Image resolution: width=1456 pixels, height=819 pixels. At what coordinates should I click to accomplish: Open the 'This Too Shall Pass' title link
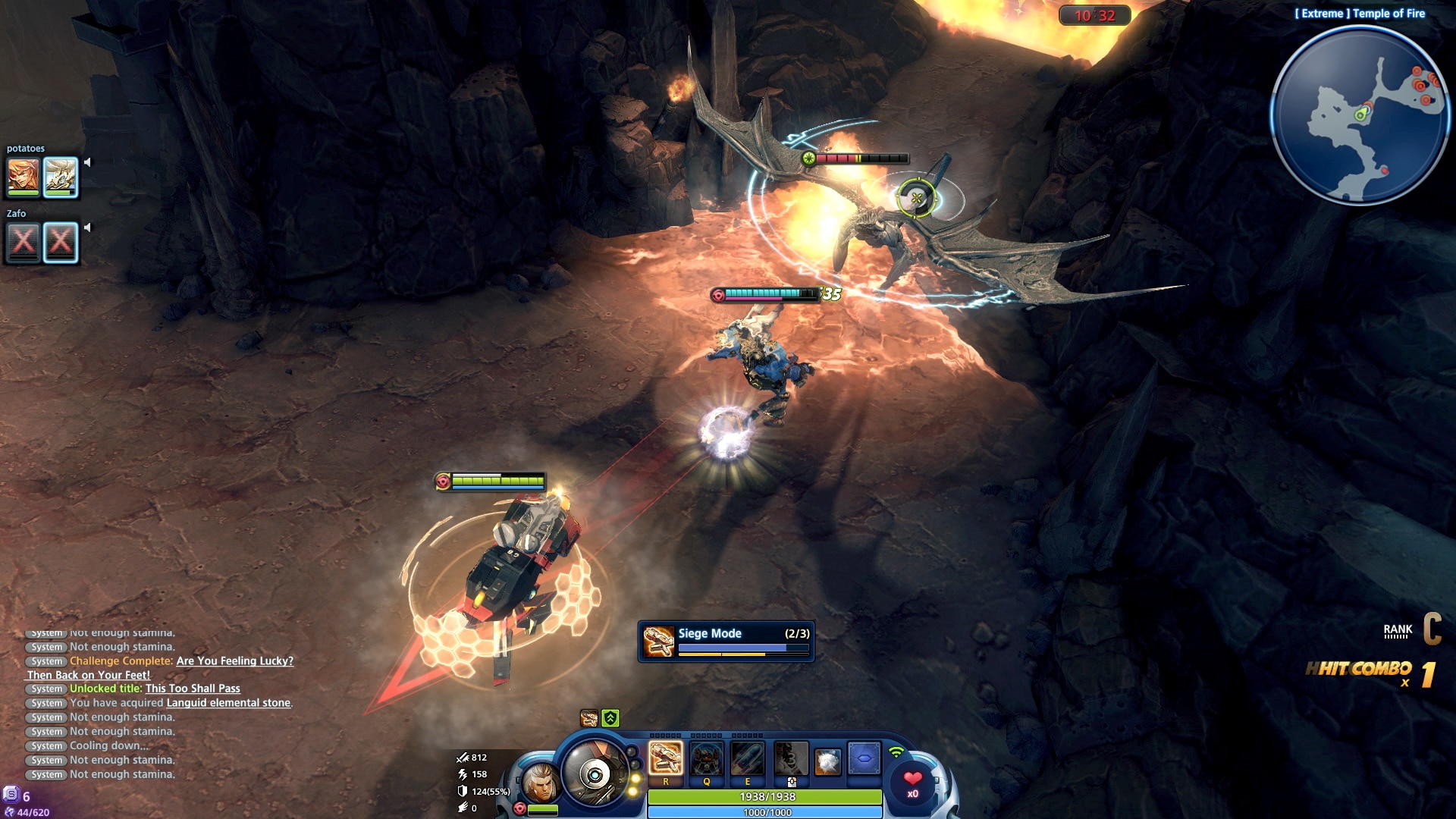(x=193, y=689)
